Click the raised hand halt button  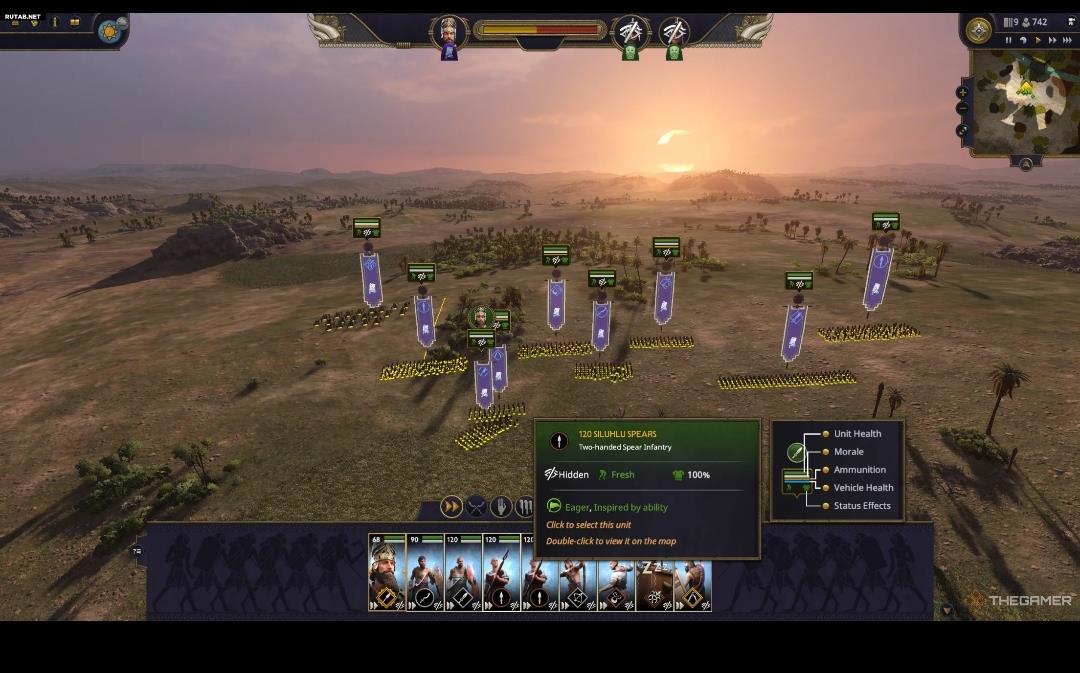tap(501, 507)
